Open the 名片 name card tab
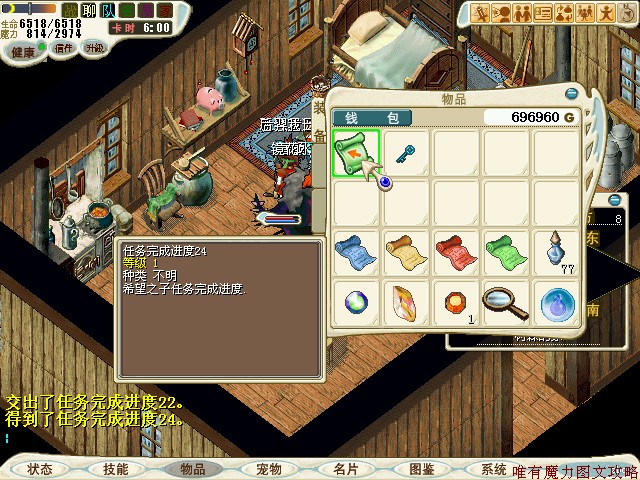The width and height of the screenshot is (640, 480). (345, 469)
